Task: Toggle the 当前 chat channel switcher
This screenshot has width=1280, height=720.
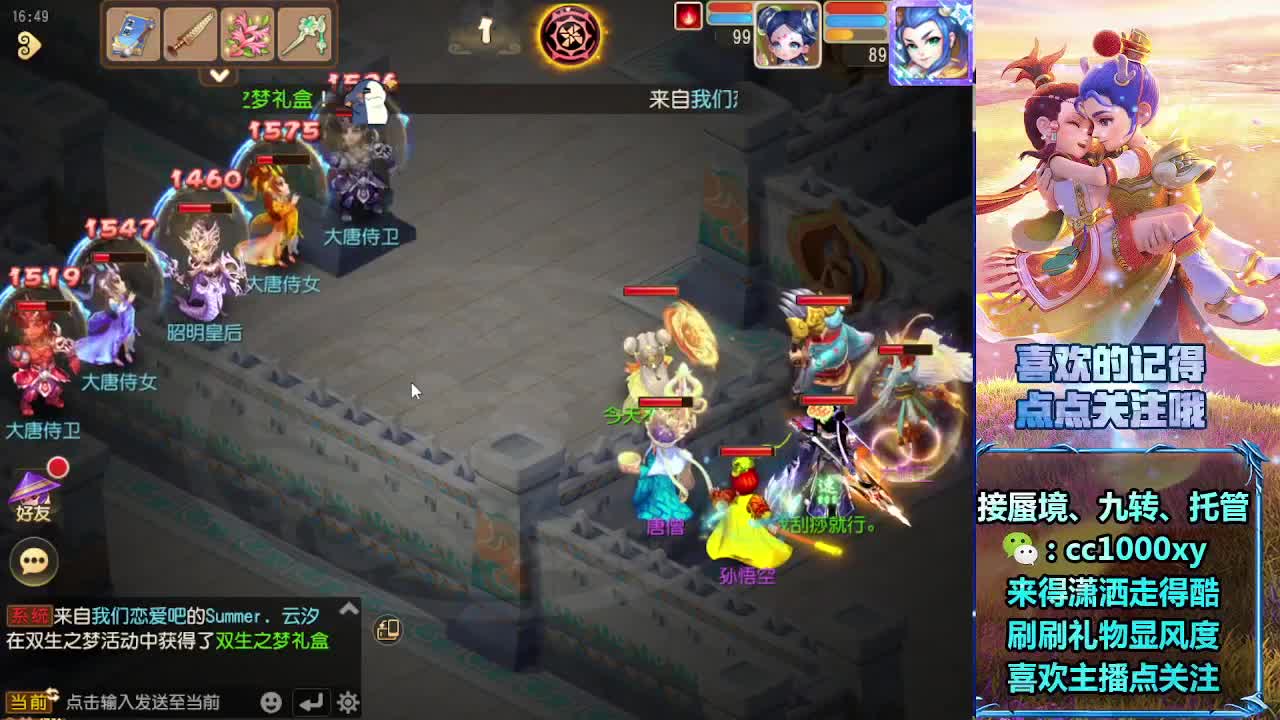Action: [28, 700]
